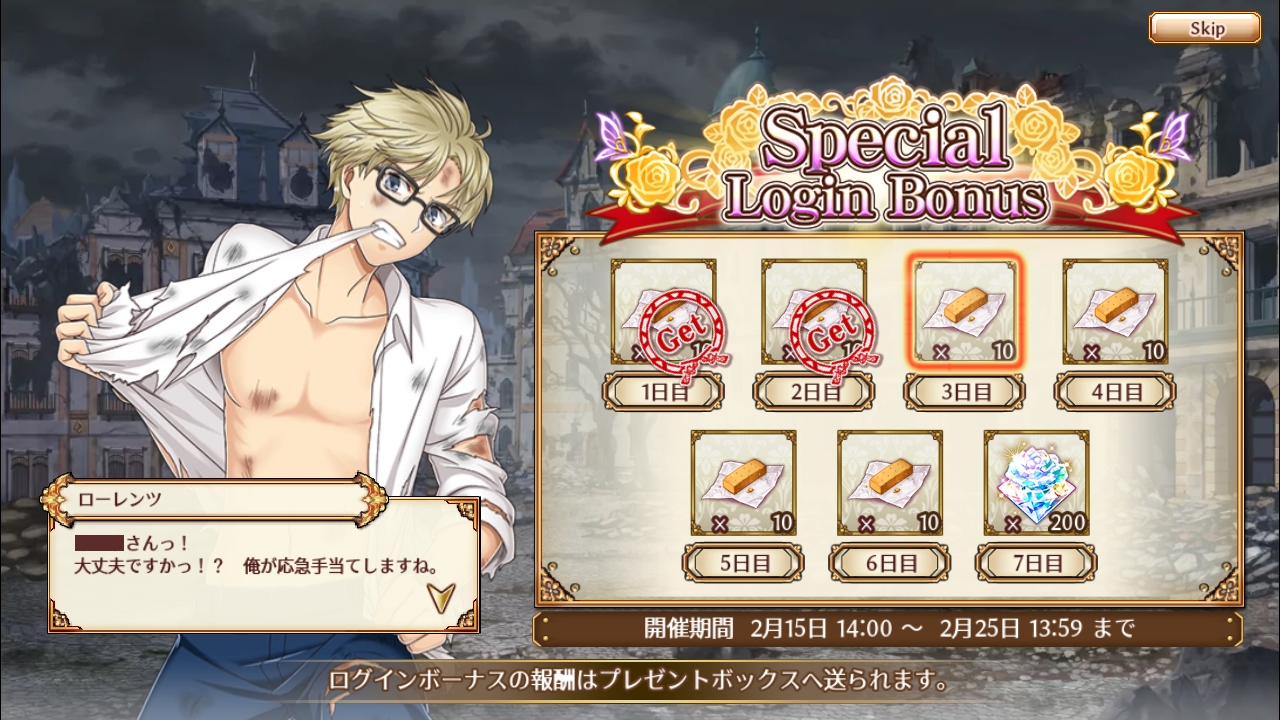
Task: Select the day 6 bar reward
Action: point(889,483)
